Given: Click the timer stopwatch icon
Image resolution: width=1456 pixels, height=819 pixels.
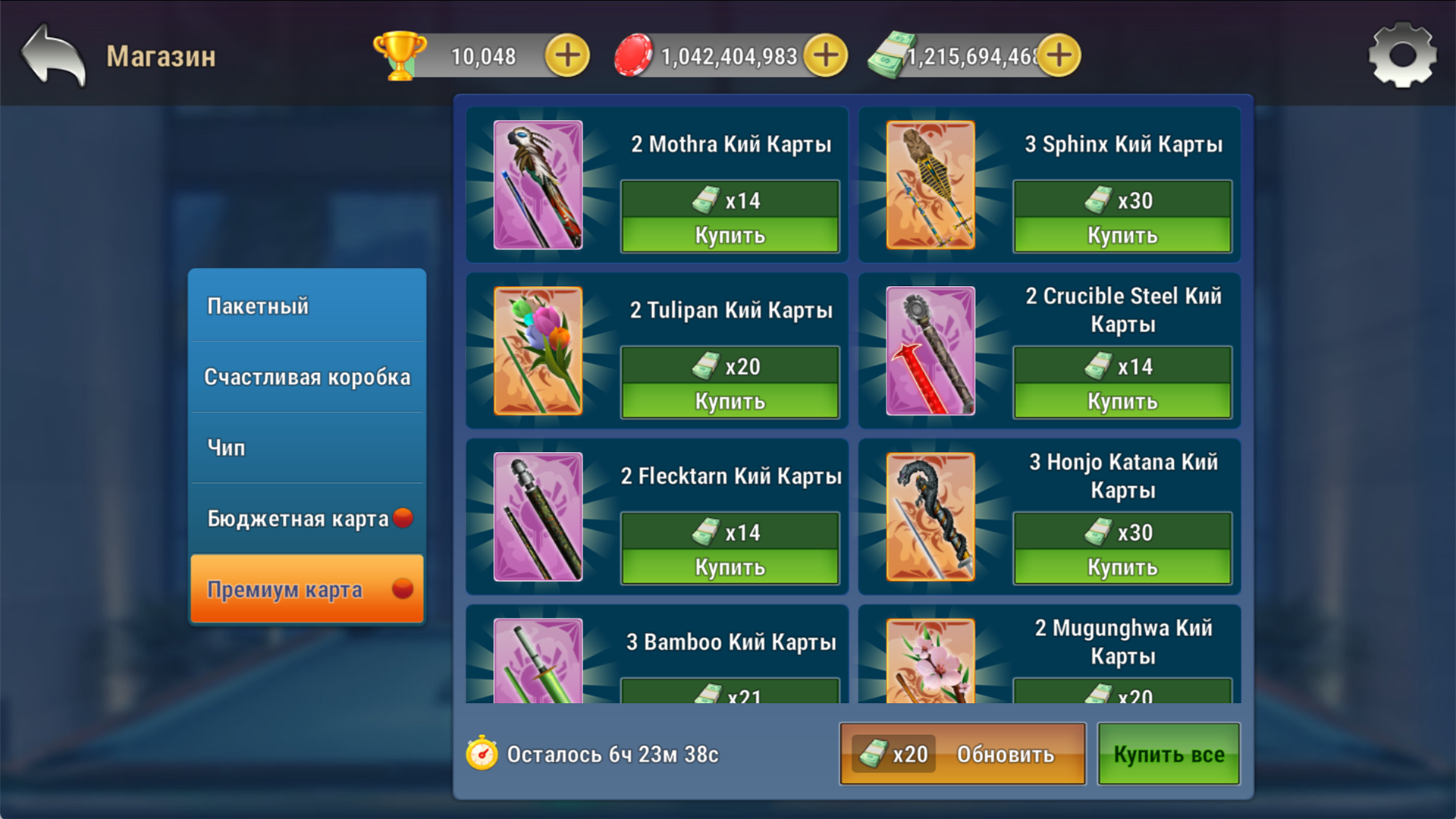Looking at the screenshot, I should [483, 754].
